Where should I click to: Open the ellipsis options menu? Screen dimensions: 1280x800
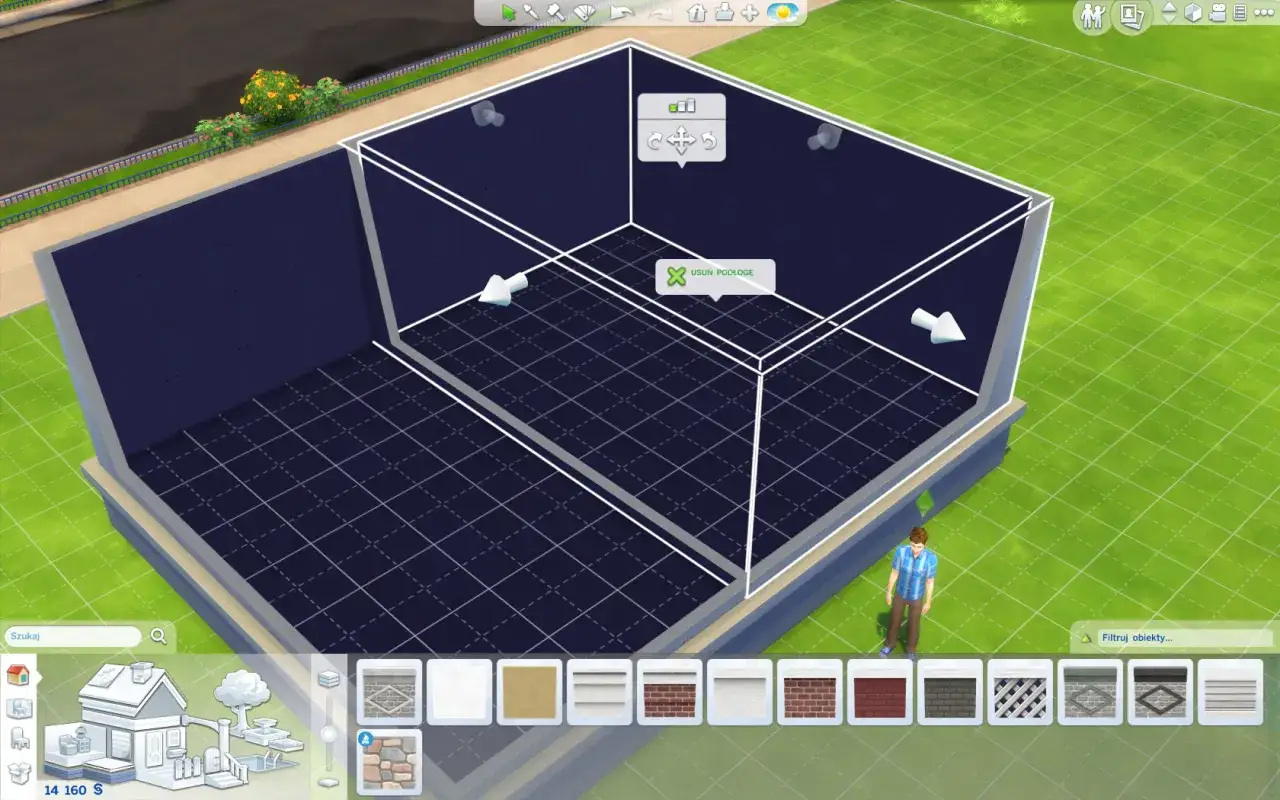1263,13
